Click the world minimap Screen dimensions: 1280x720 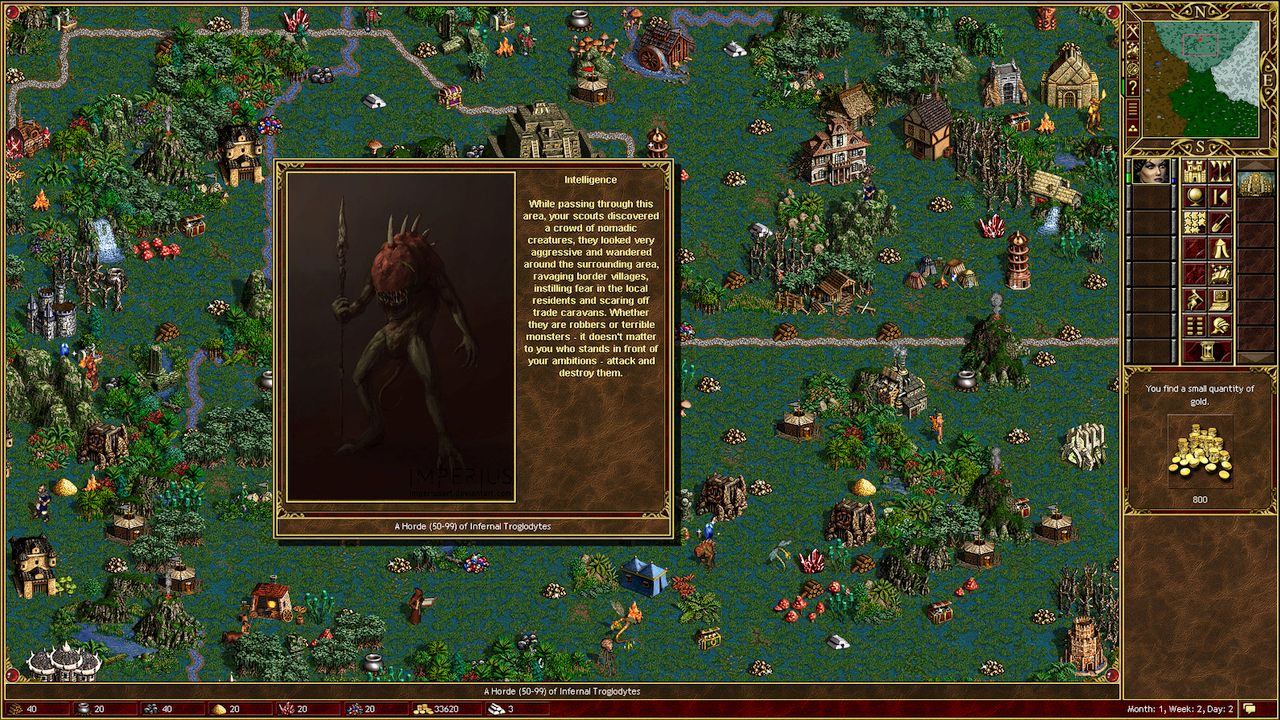point(1202,76)
